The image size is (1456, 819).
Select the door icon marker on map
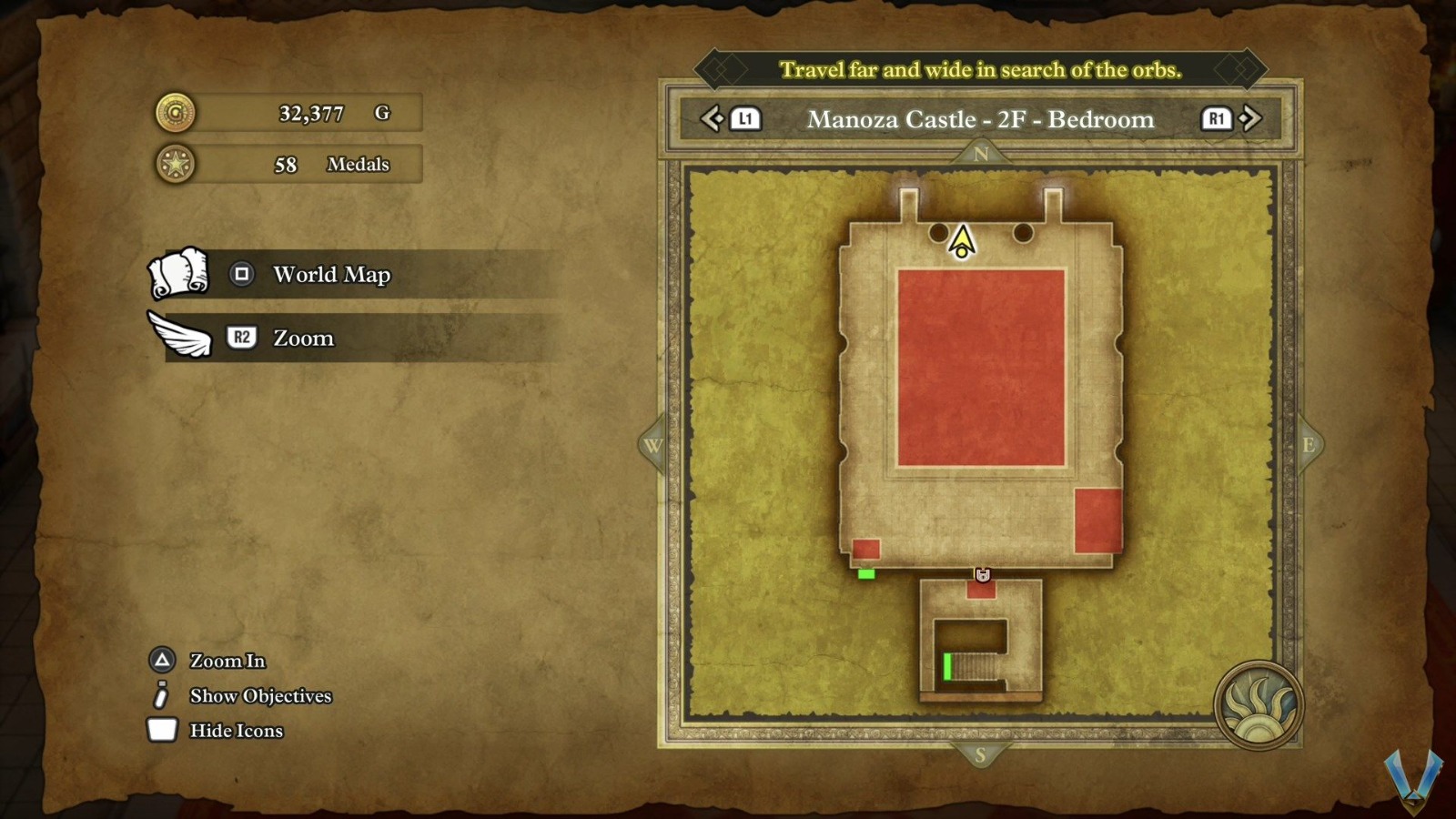click(983, 574)
